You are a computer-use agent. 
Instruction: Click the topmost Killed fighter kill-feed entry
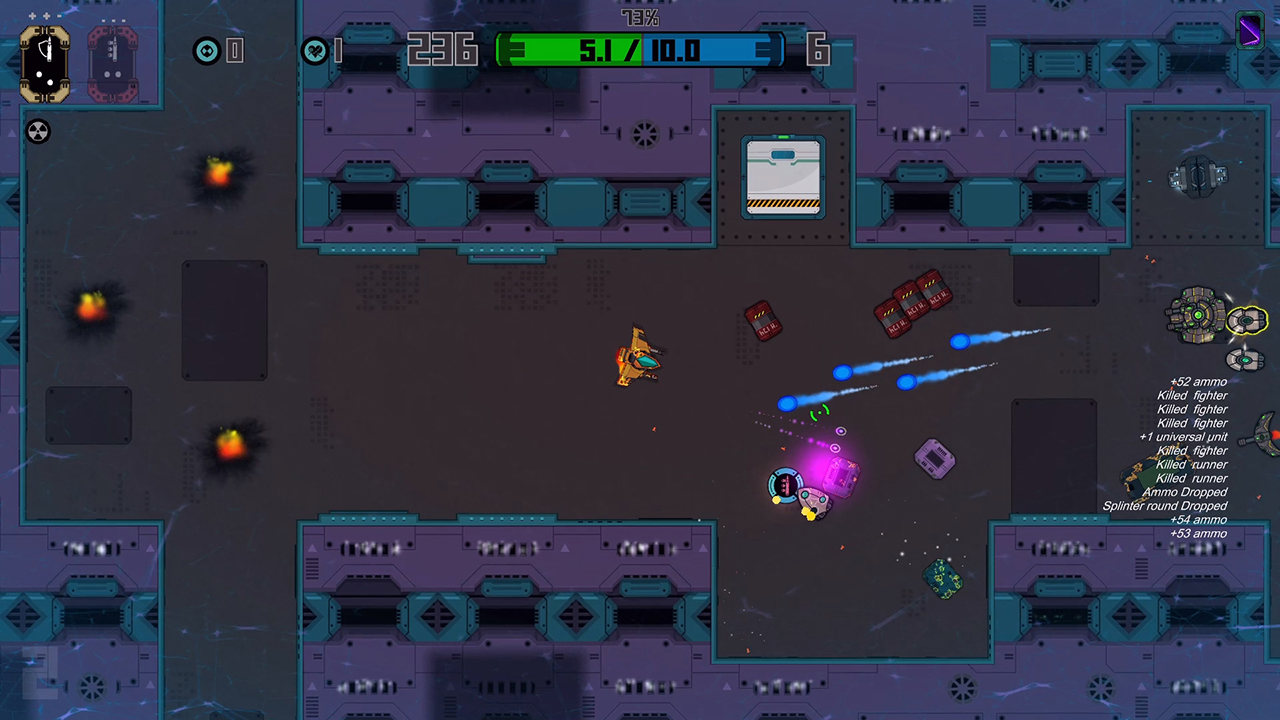1192,395
